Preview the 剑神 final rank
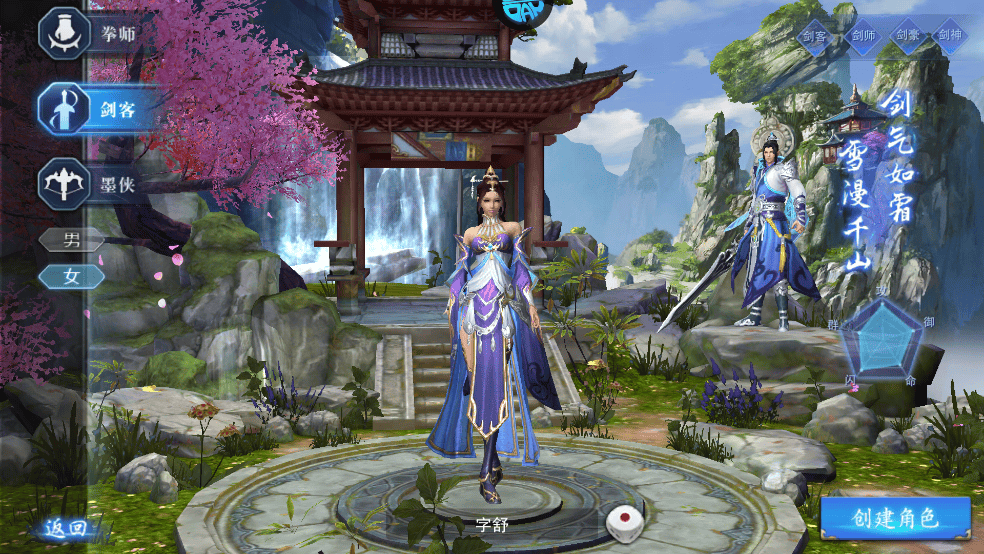The height and width of the screenshot is (554, 984). tap(950, 36)
